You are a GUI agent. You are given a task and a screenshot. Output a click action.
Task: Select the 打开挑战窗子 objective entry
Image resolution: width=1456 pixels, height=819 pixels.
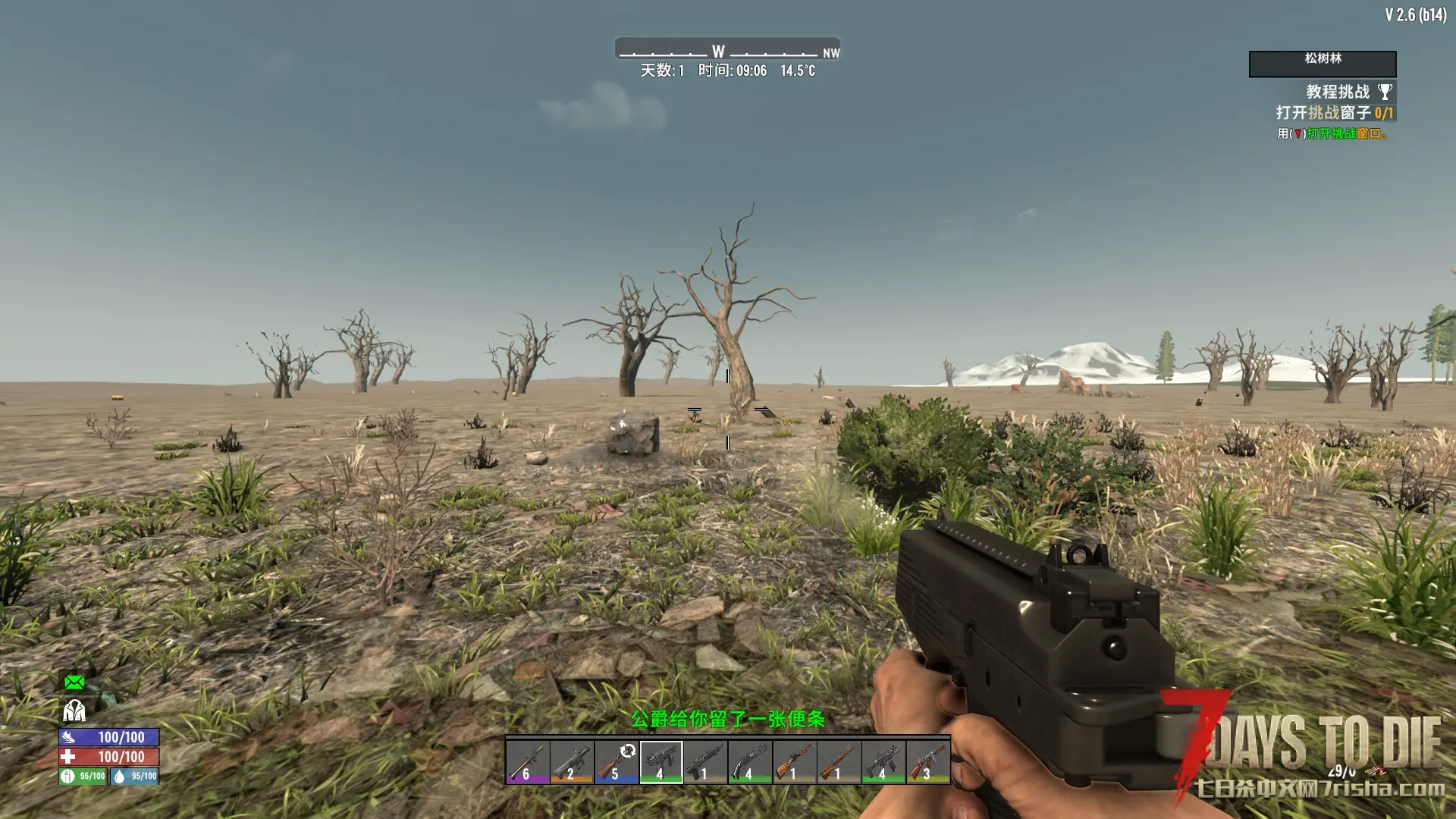(x=1334, y=113)
